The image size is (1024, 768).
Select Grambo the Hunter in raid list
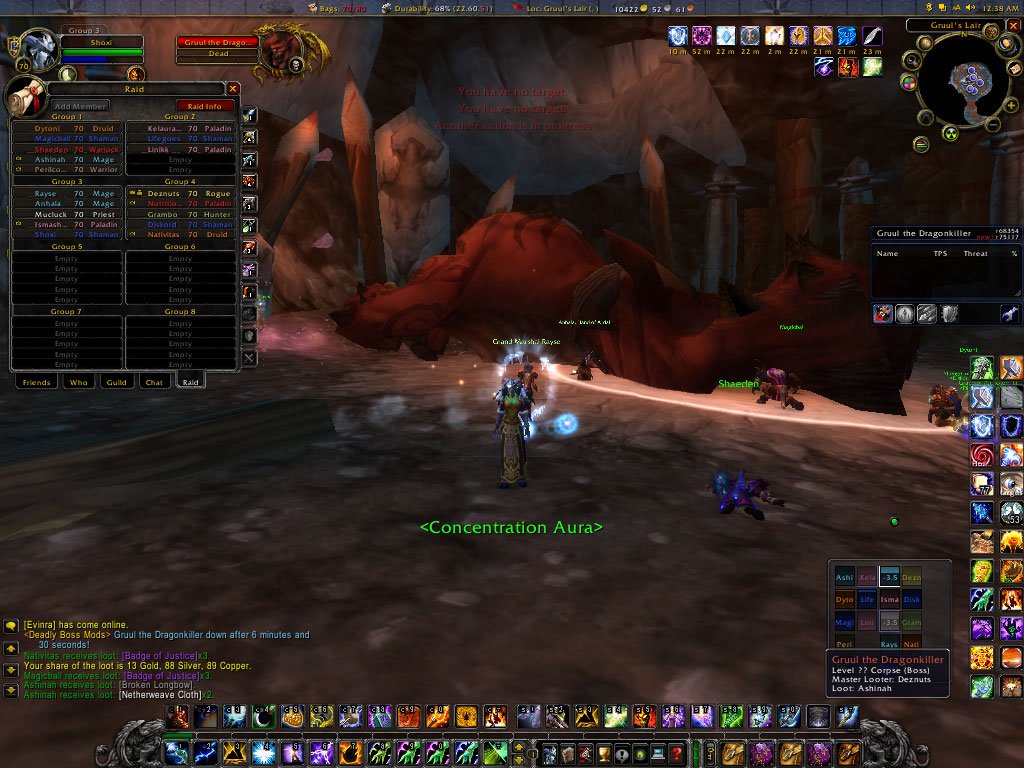(x=180, y=214)
